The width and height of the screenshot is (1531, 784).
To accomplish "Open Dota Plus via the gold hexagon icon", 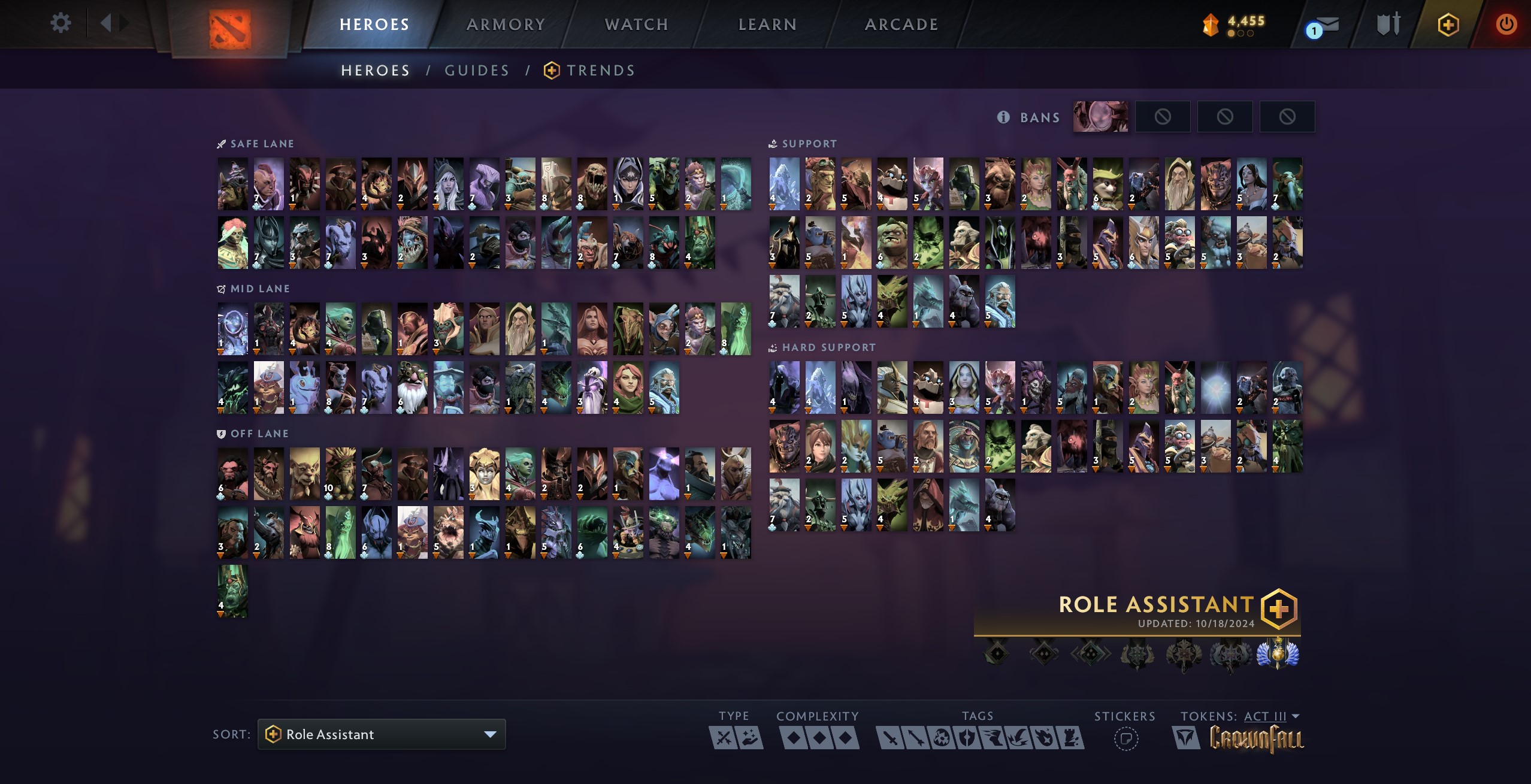I will point(1449,24).
